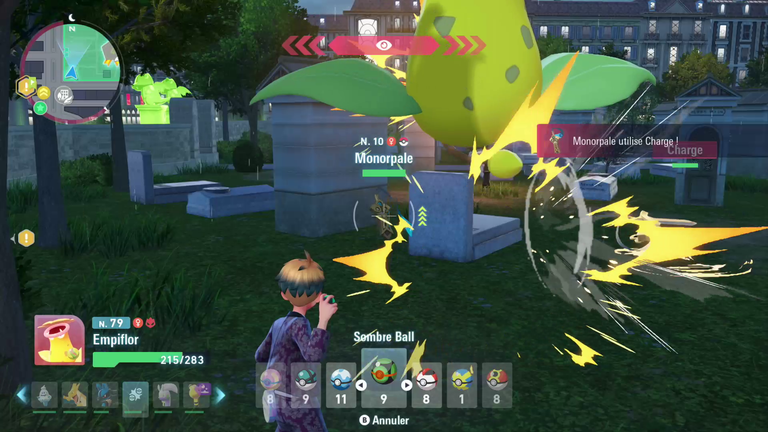The width and height of the screenshot is (768, 432).
Task: Select the first party Pokémon slot
Action: (x=45, y=397)
